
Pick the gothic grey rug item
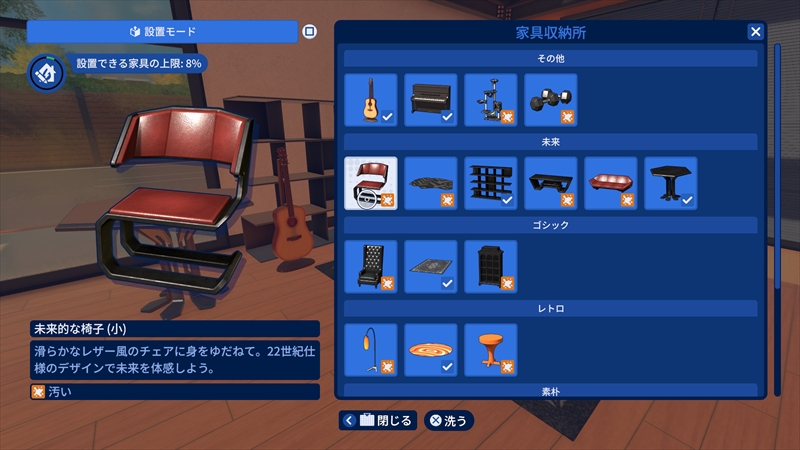431,266
